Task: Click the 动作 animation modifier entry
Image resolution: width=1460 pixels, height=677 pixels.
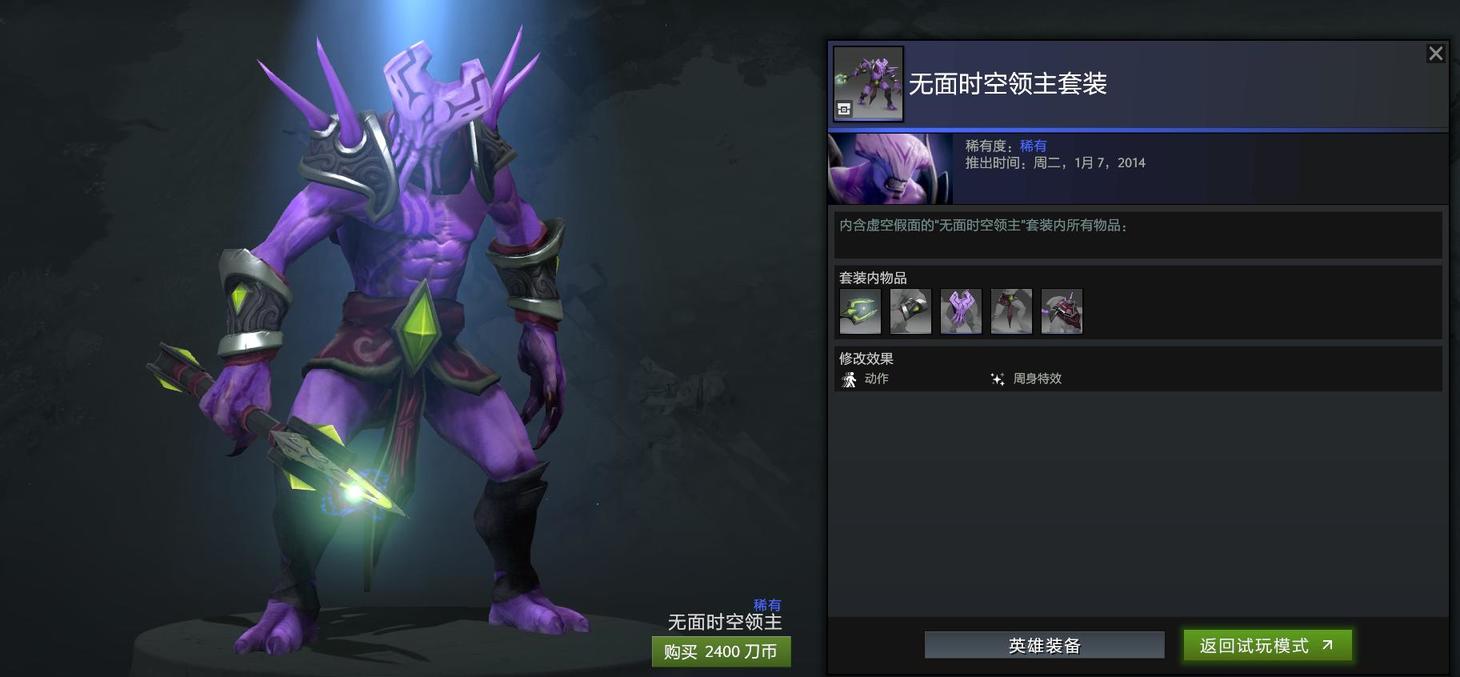Action: 866,379
